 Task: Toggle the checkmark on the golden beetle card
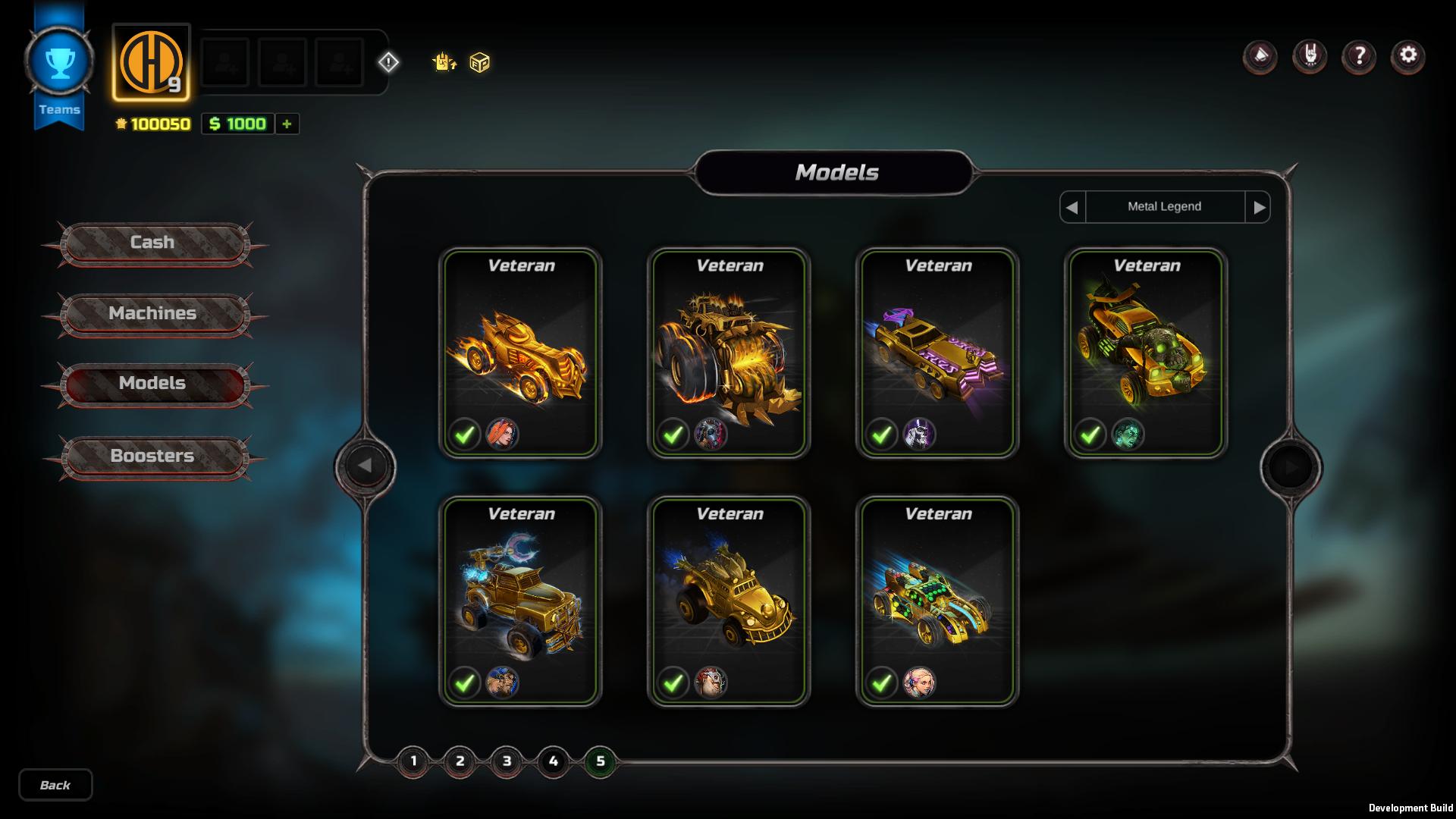[x=673, y=682]
